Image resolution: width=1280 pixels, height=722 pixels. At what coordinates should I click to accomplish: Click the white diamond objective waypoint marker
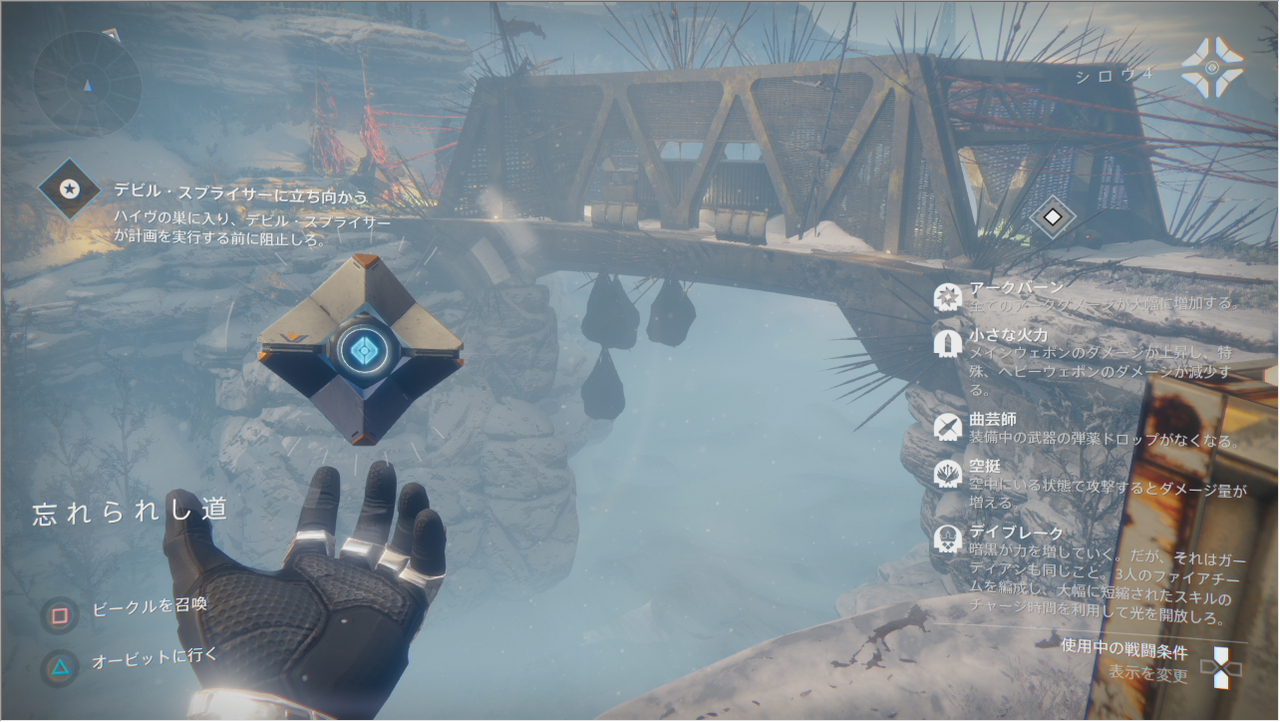1052,216
